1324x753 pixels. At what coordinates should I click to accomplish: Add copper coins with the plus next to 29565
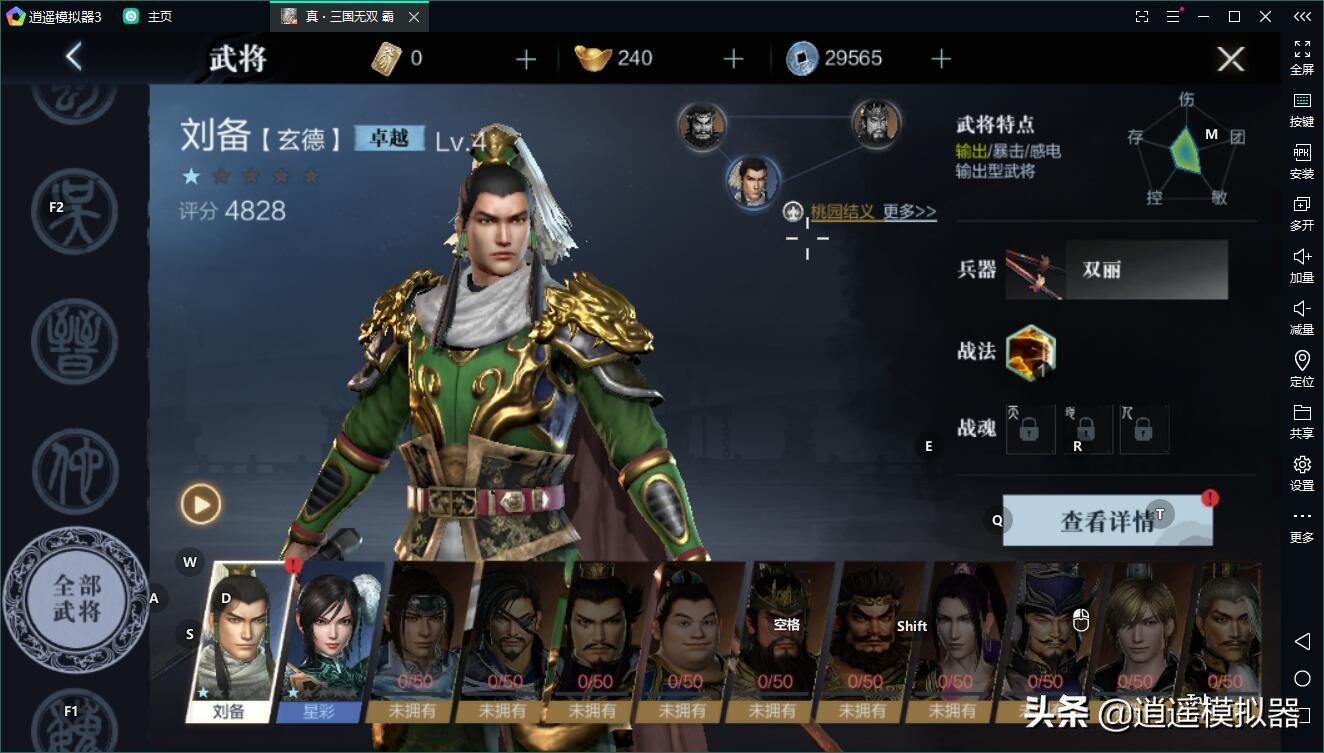(x=940, y=58)
